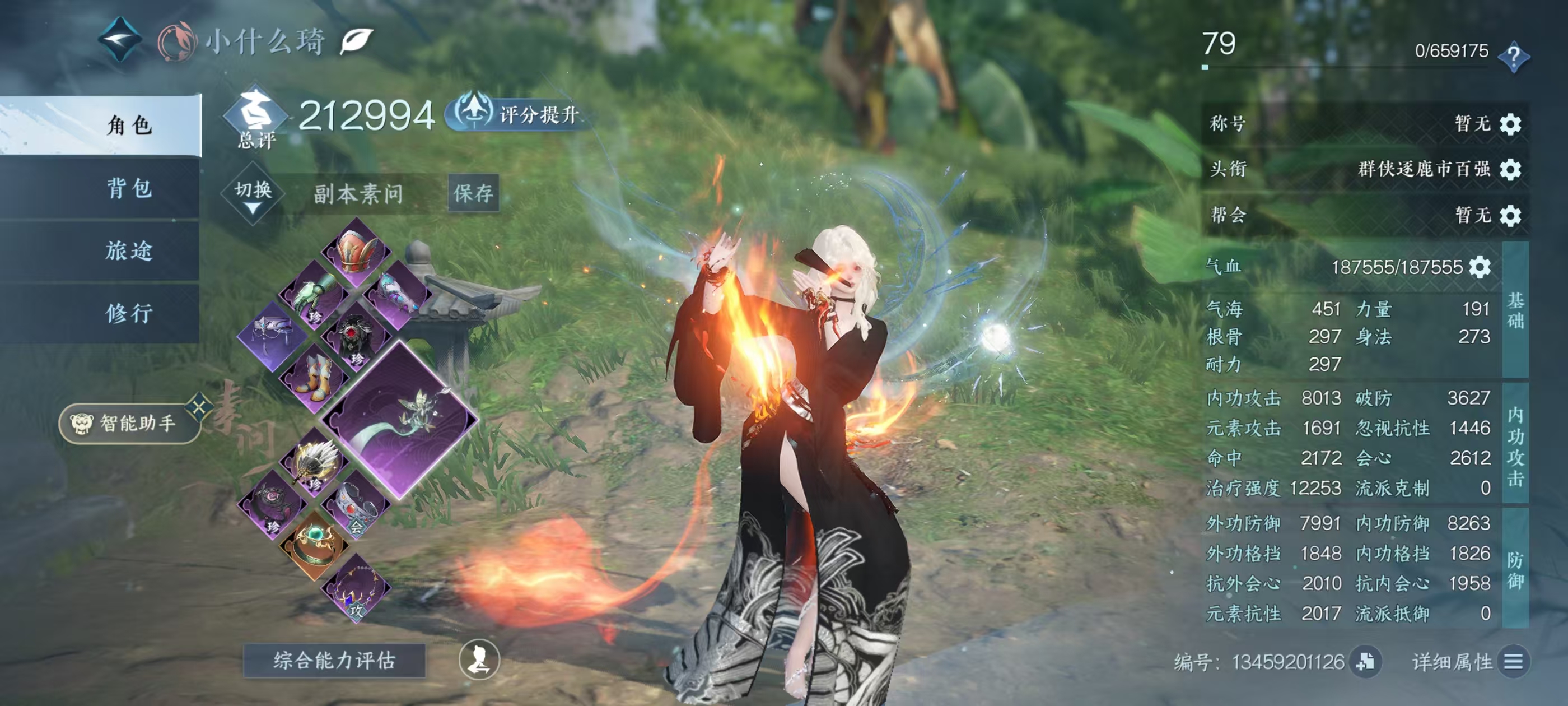Save the loadout with 保存
This screenshot has width=1568, height=706.
click(x=473, y=193)
